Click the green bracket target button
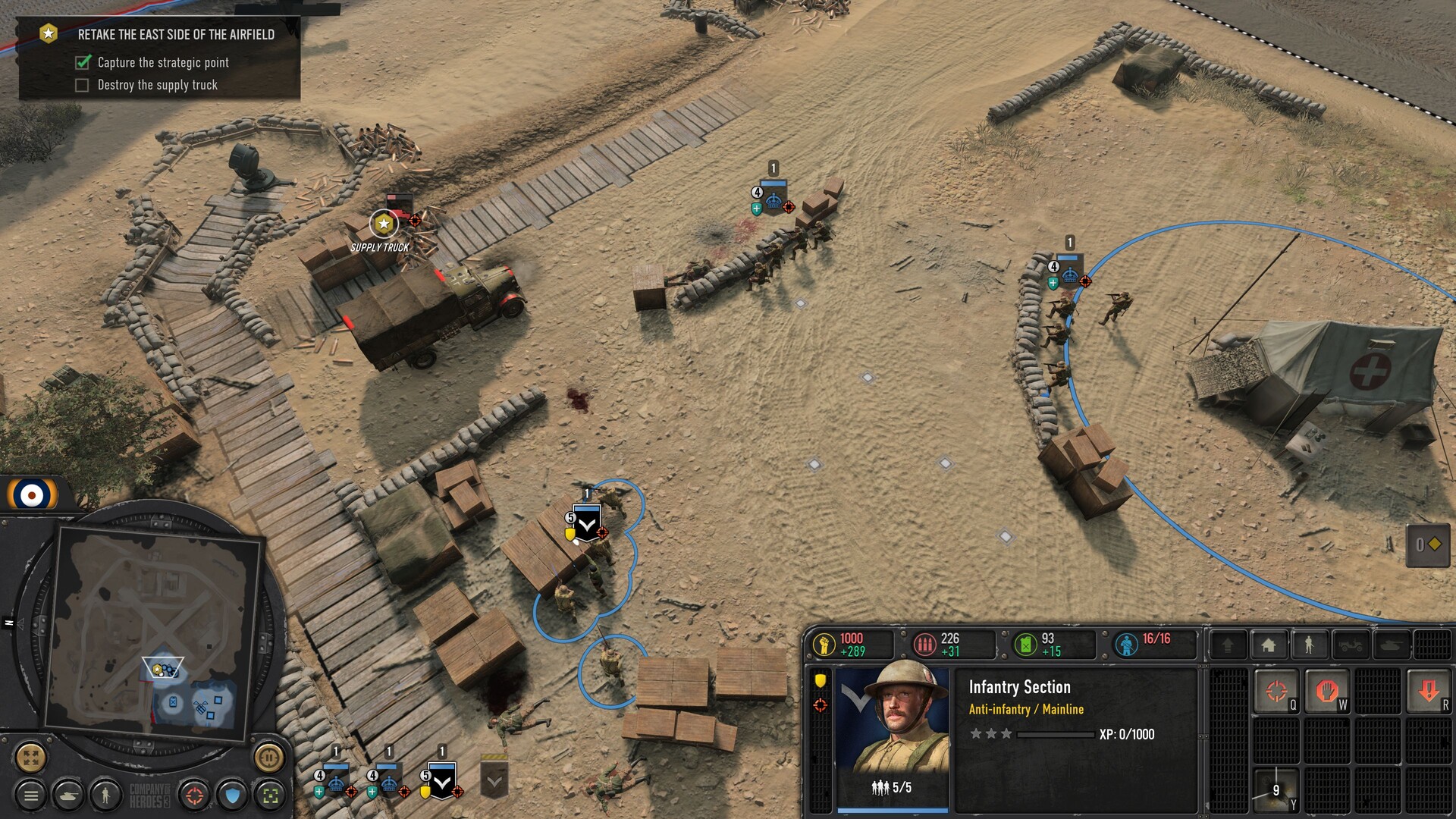 (x=270, y=795)
